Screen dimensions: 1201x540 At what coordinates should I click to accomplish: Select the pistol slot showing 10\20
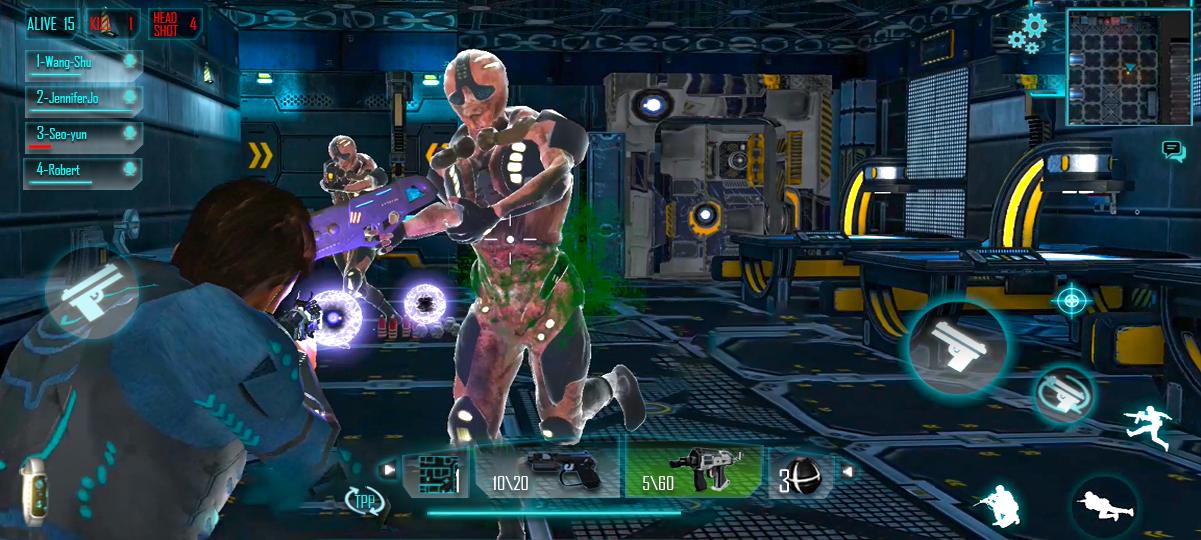546,472
